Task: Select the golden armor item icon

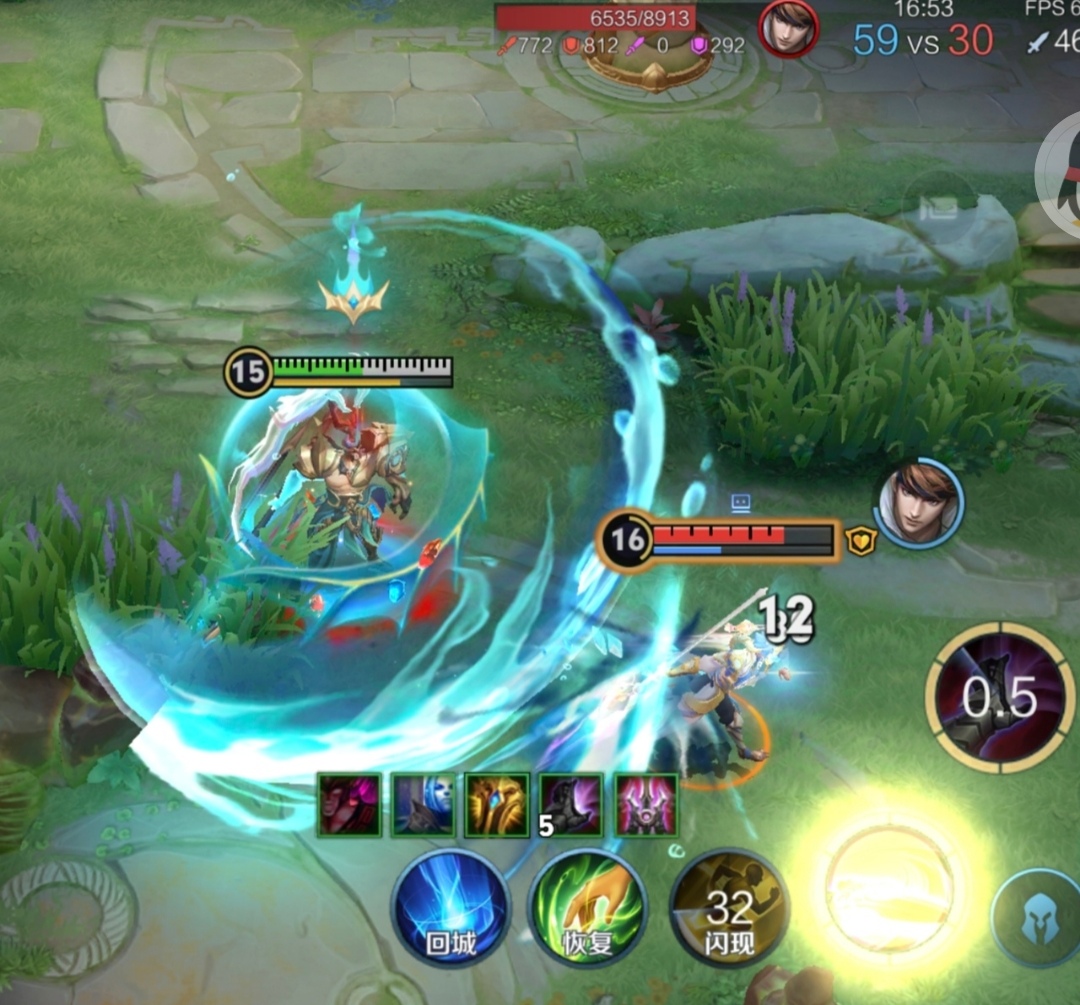Action: [x=497, y=804]
